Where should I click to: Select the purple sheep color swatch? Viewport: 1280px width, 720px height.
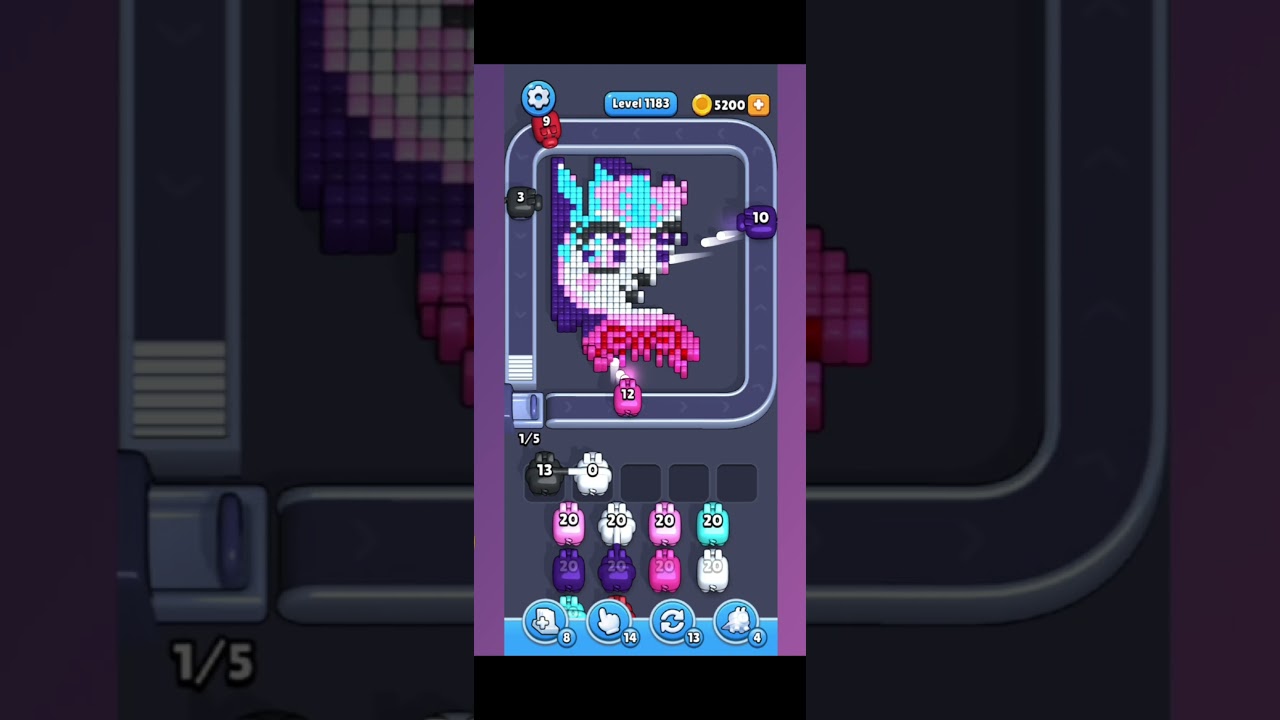tap(569, 568)
